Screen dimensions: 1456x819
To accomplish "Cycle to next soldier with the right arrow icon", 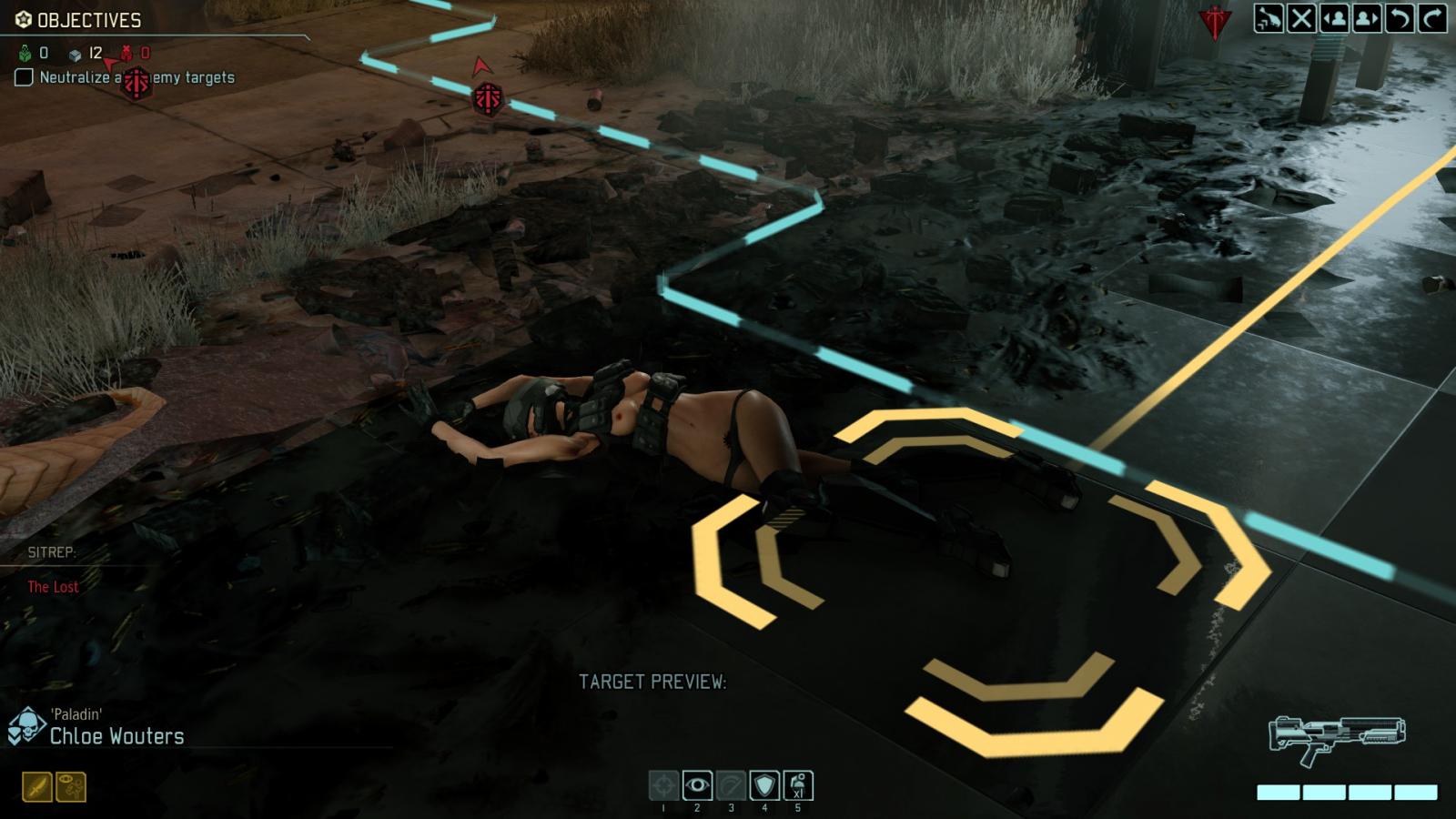I will pos(1367,15).
